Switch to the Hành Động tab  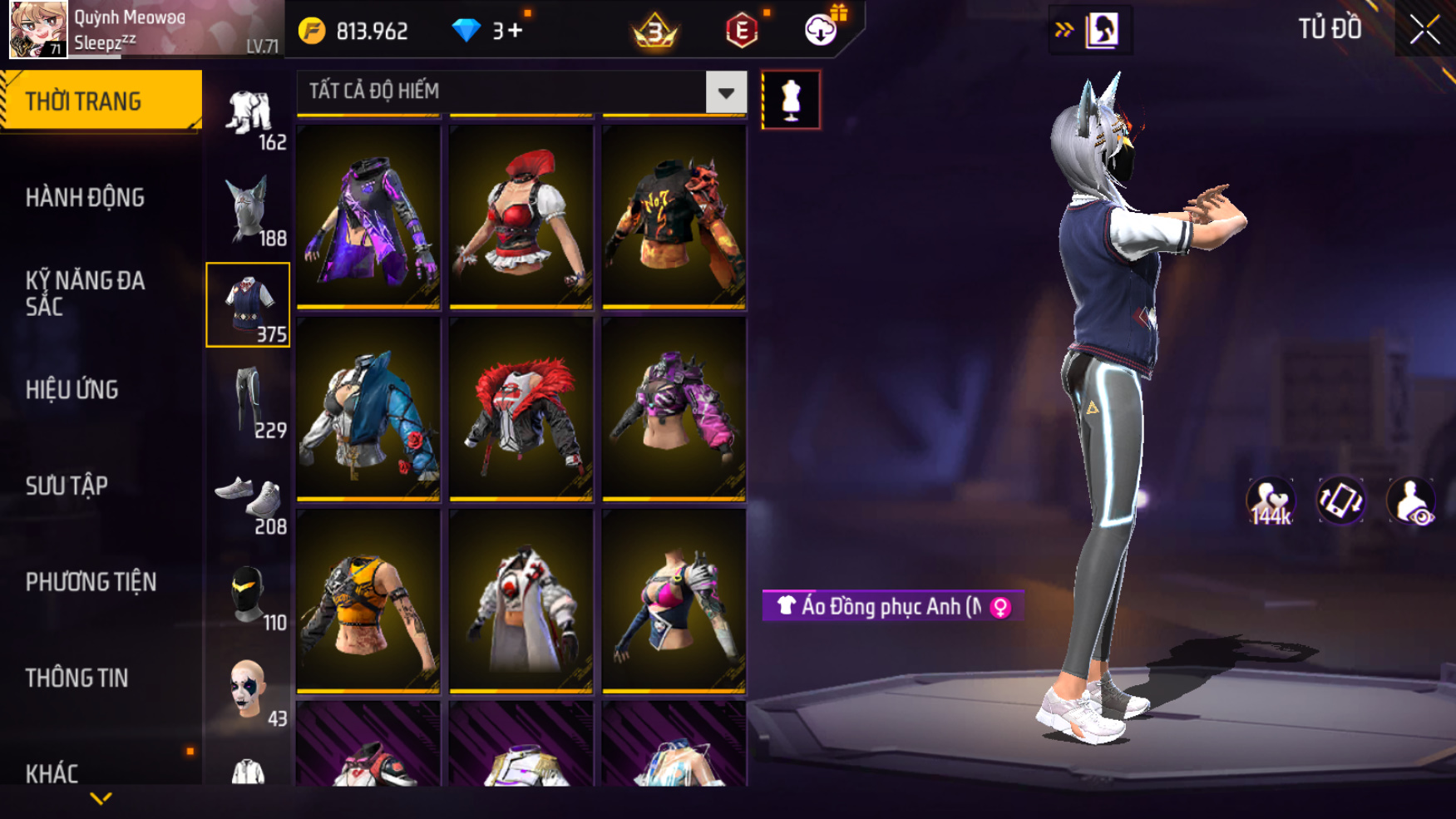click(85, 198)
